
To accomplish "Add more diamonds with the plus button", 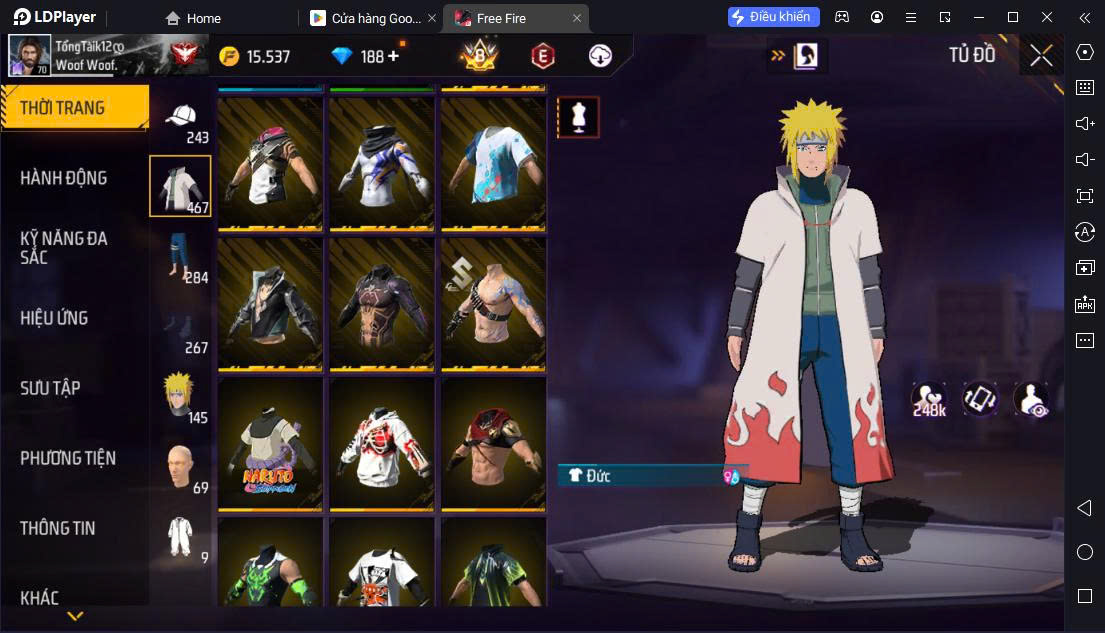I will [393, 56].
